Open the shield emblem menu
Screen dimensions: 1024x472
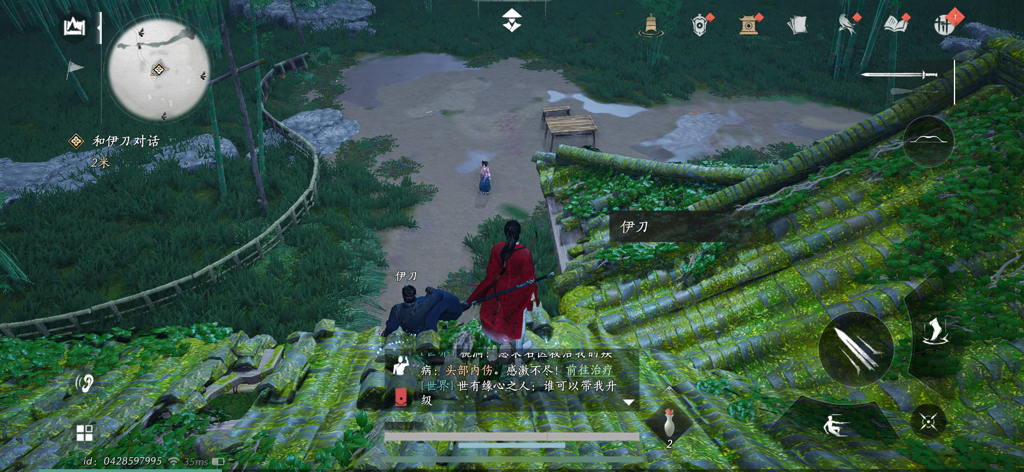pos(700,25)
